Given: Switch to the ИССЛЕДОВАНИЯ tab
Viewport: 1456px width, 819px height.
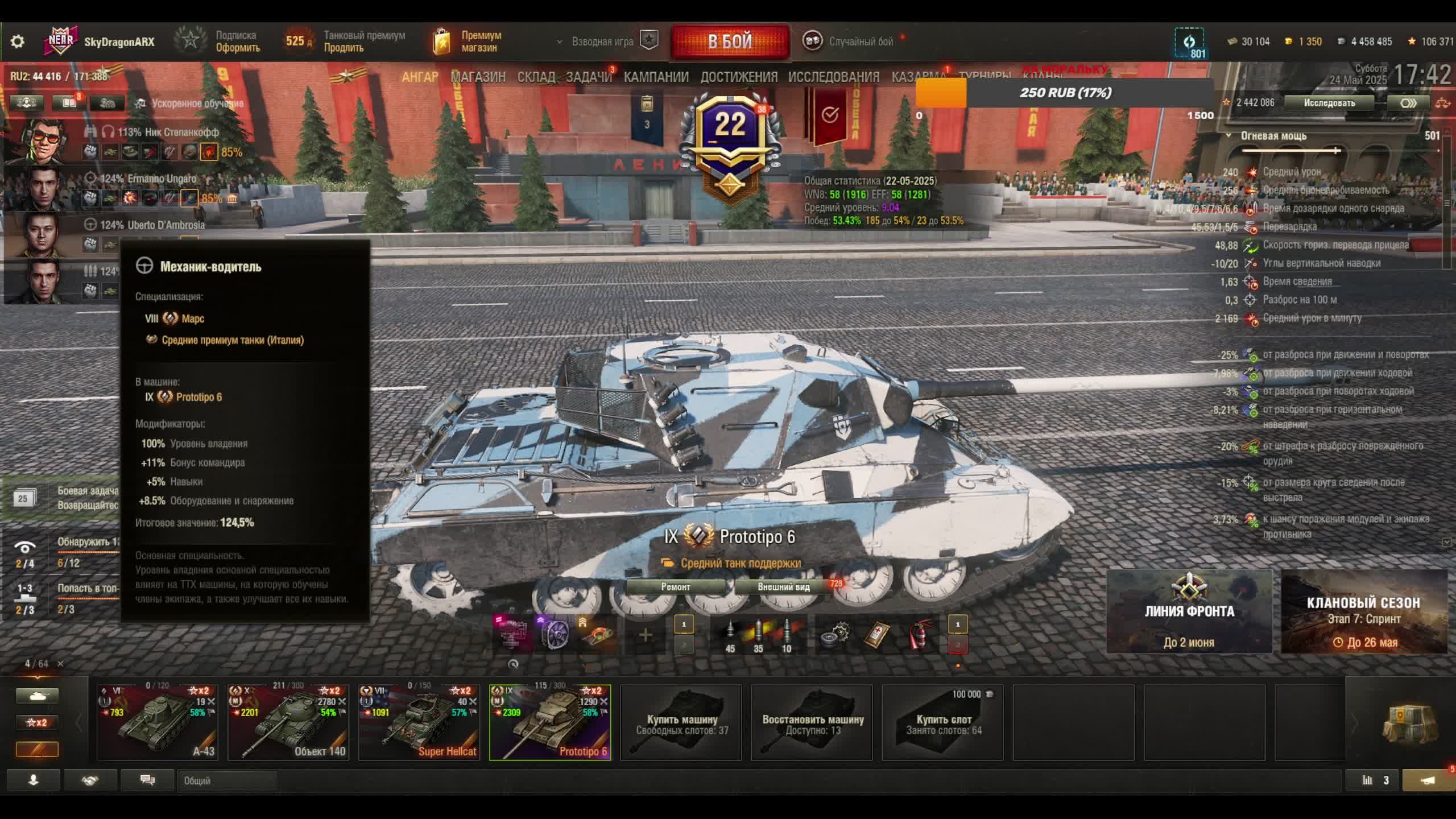Looking at the screenshot, I should (x=833, y=77).
